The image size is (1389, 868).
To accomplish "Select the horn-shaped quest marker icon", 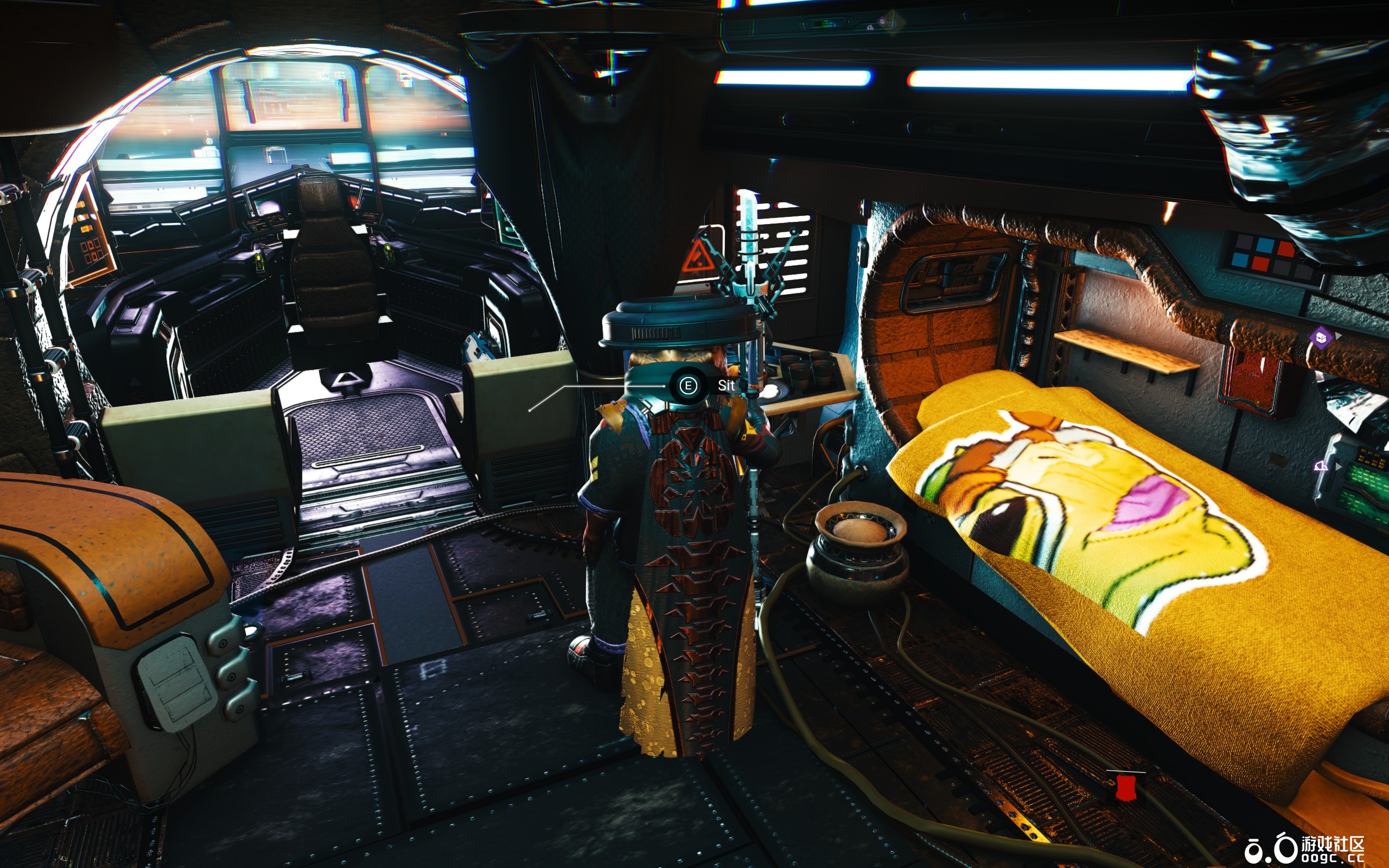I will click(x=1321, y=465).
